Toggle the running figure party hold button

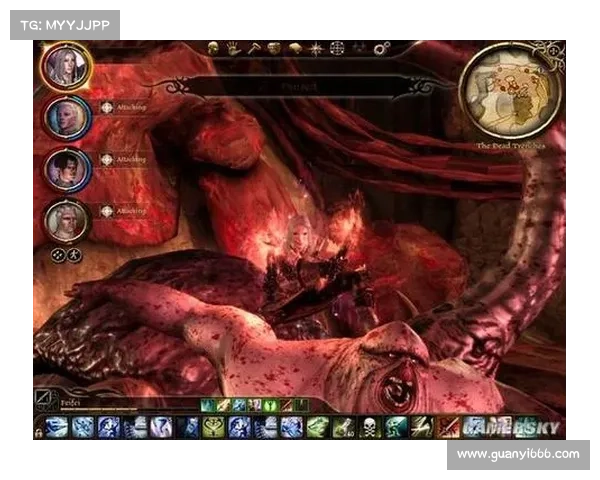click(x=74, y=255)
